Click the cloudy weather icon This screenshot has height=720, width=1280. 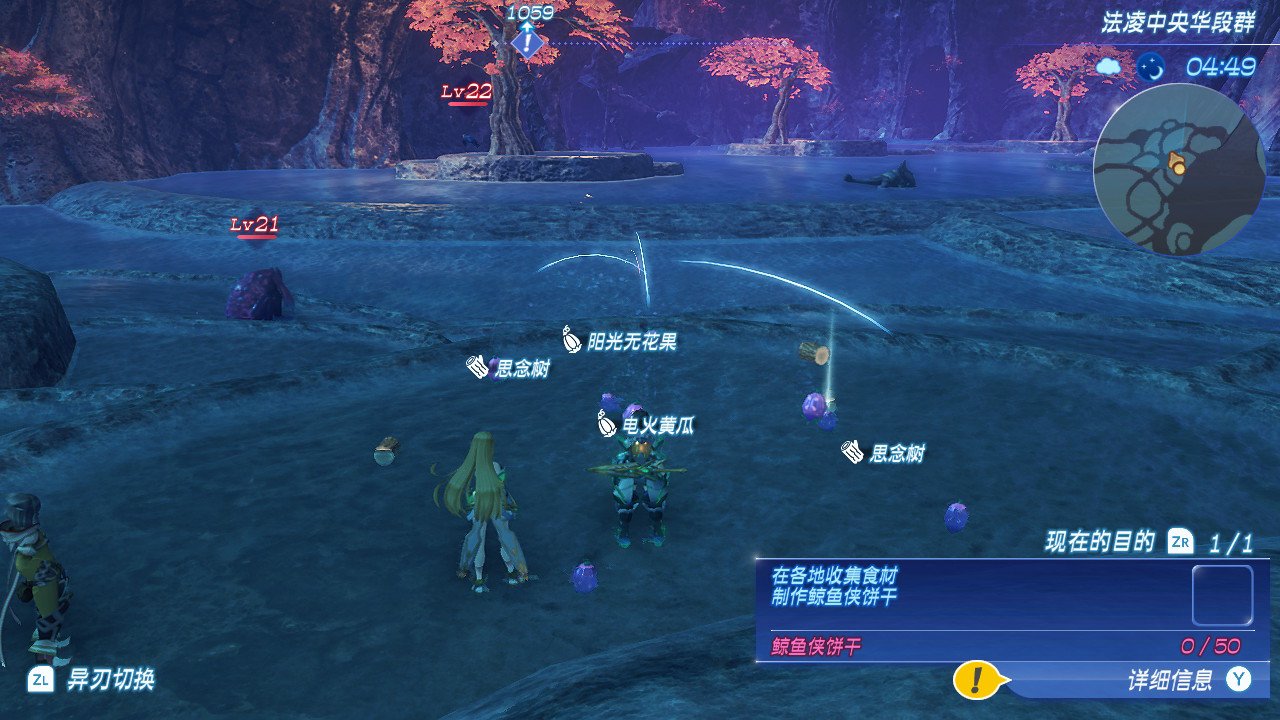click(1109, 67)
